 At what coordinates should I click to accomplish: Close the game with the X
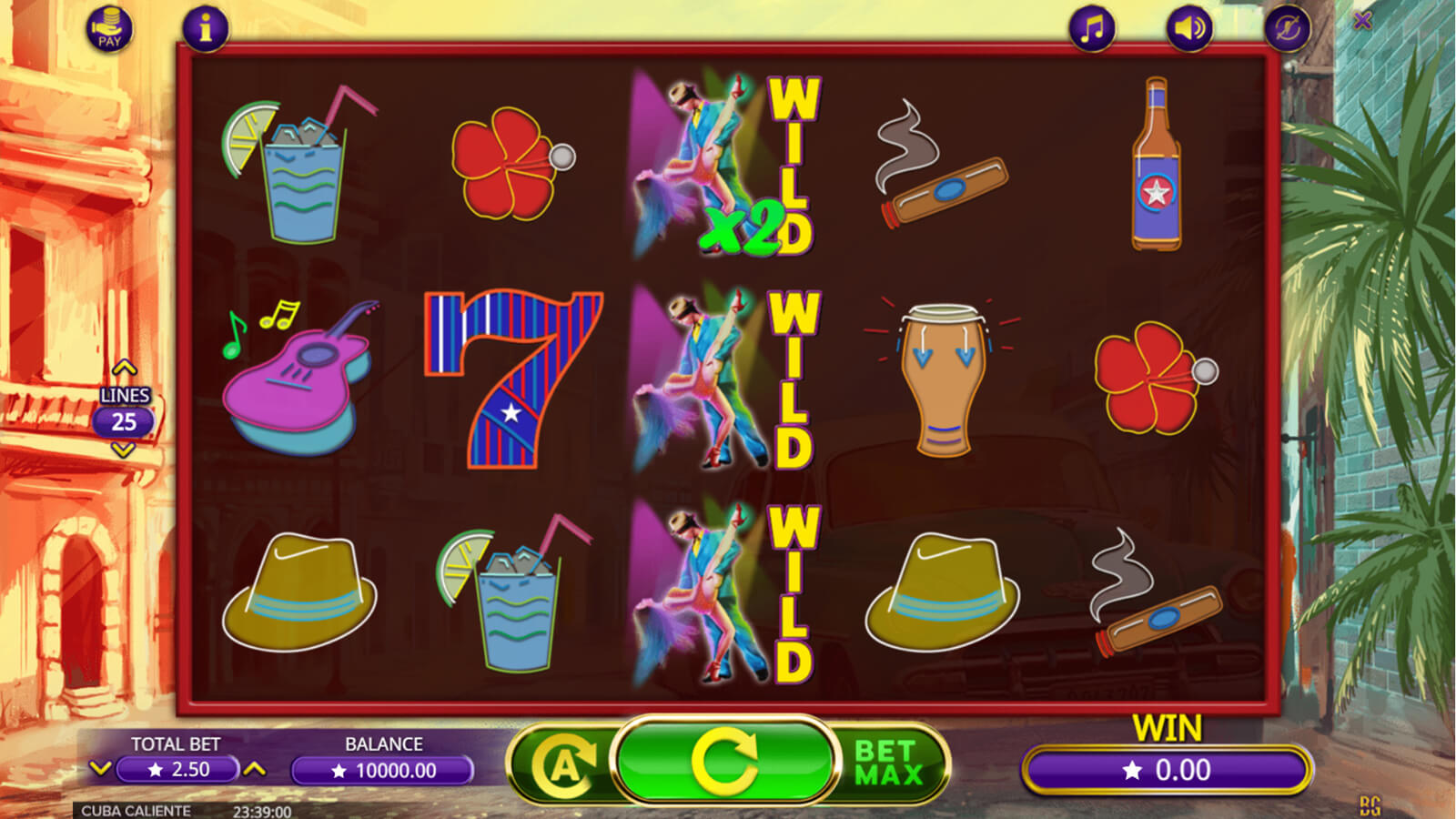click(1361, 20)
